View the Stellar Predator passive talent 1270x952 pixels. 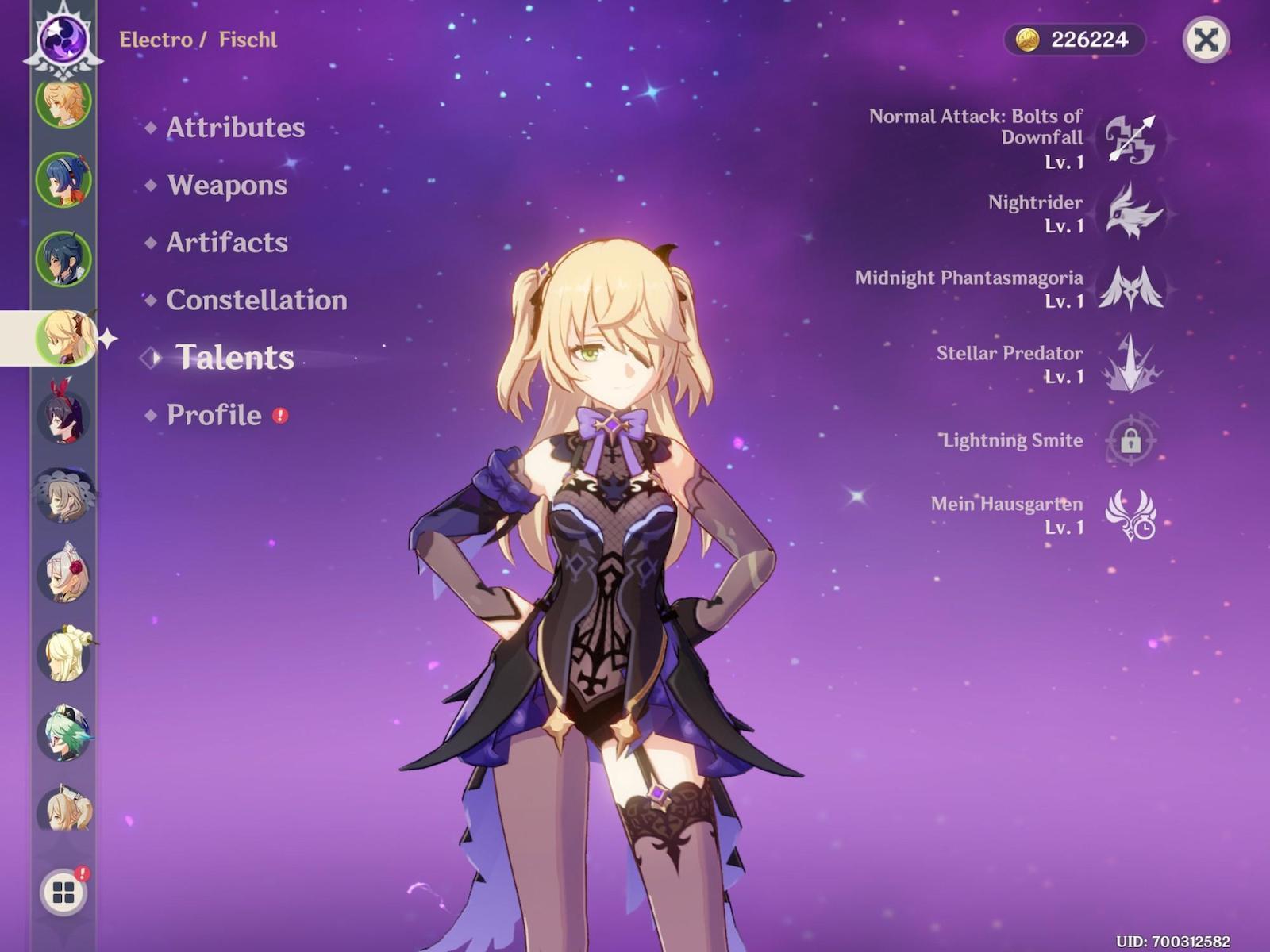coord(1131,364)
